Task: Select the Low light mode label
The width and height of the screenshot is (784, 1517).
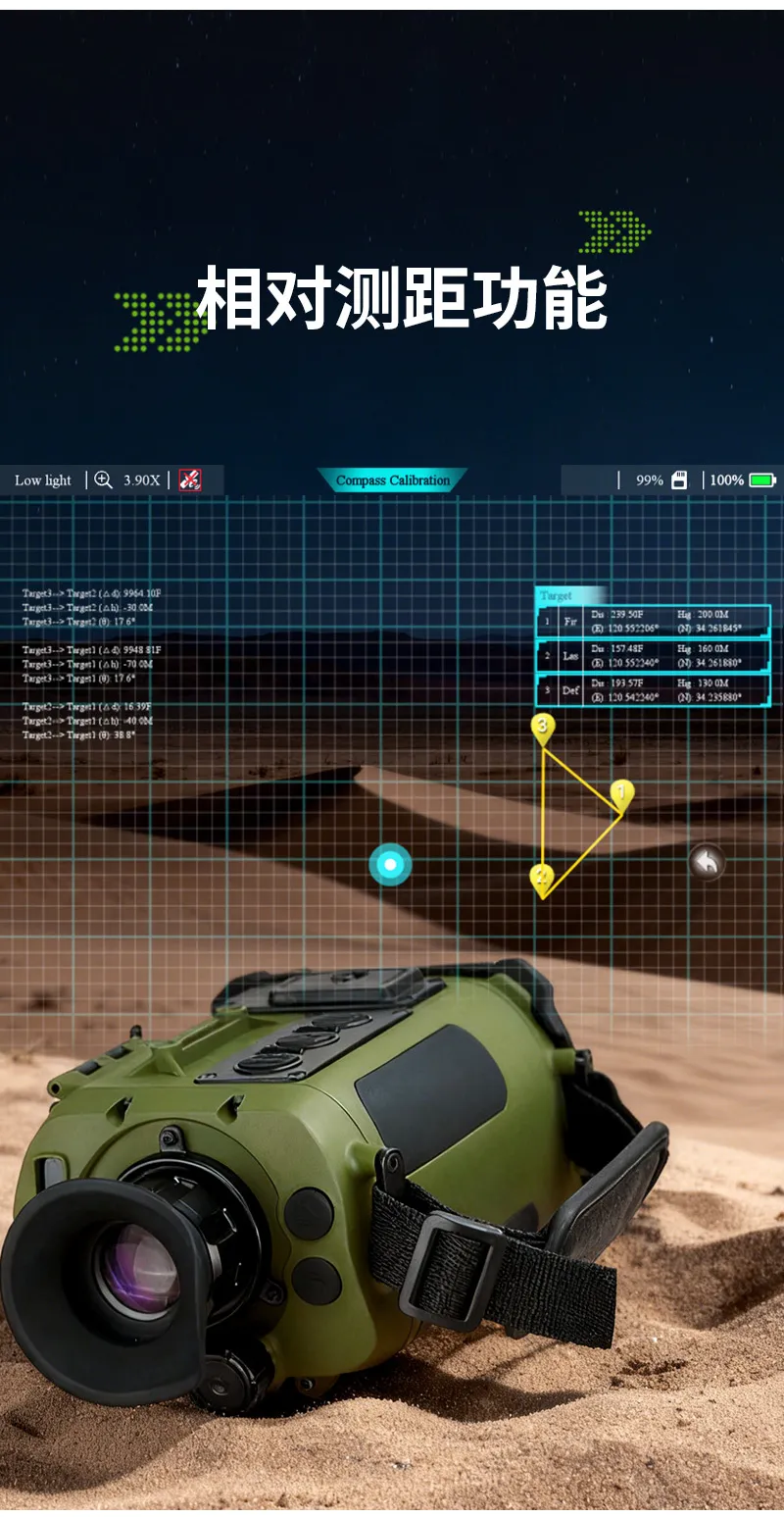Action: pyautogui.click(x=43, y=480)
